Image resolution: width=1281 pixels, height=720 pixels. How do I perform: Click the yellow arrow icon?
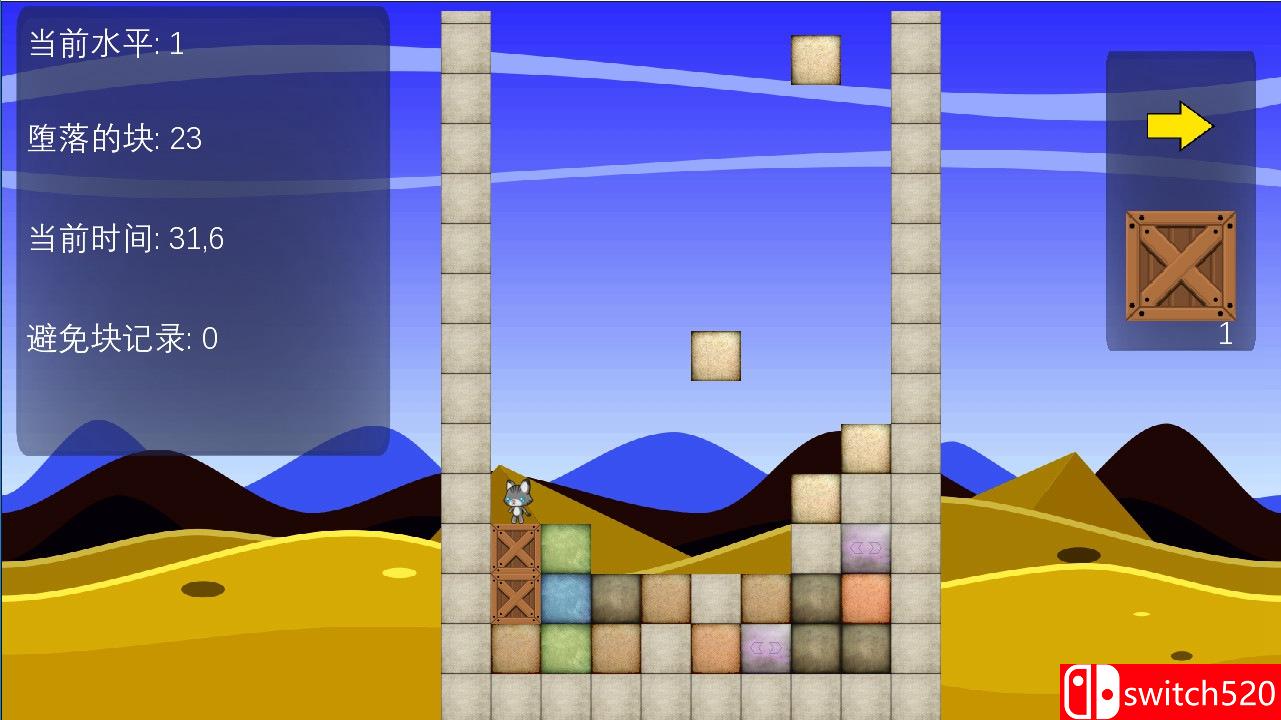[1181, 124]
